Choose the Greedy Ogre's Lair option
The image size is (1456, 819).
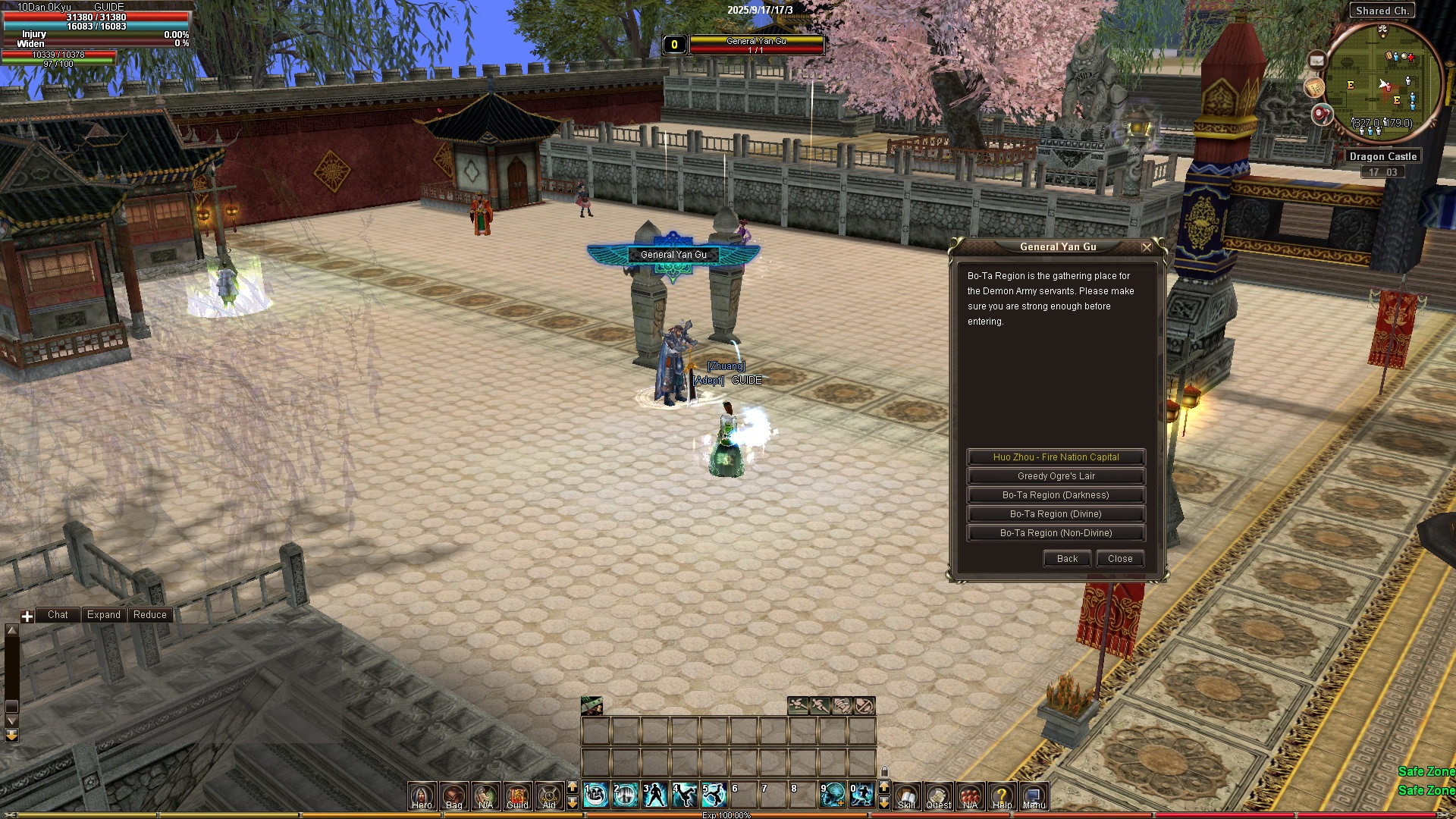coord(1056,476)
